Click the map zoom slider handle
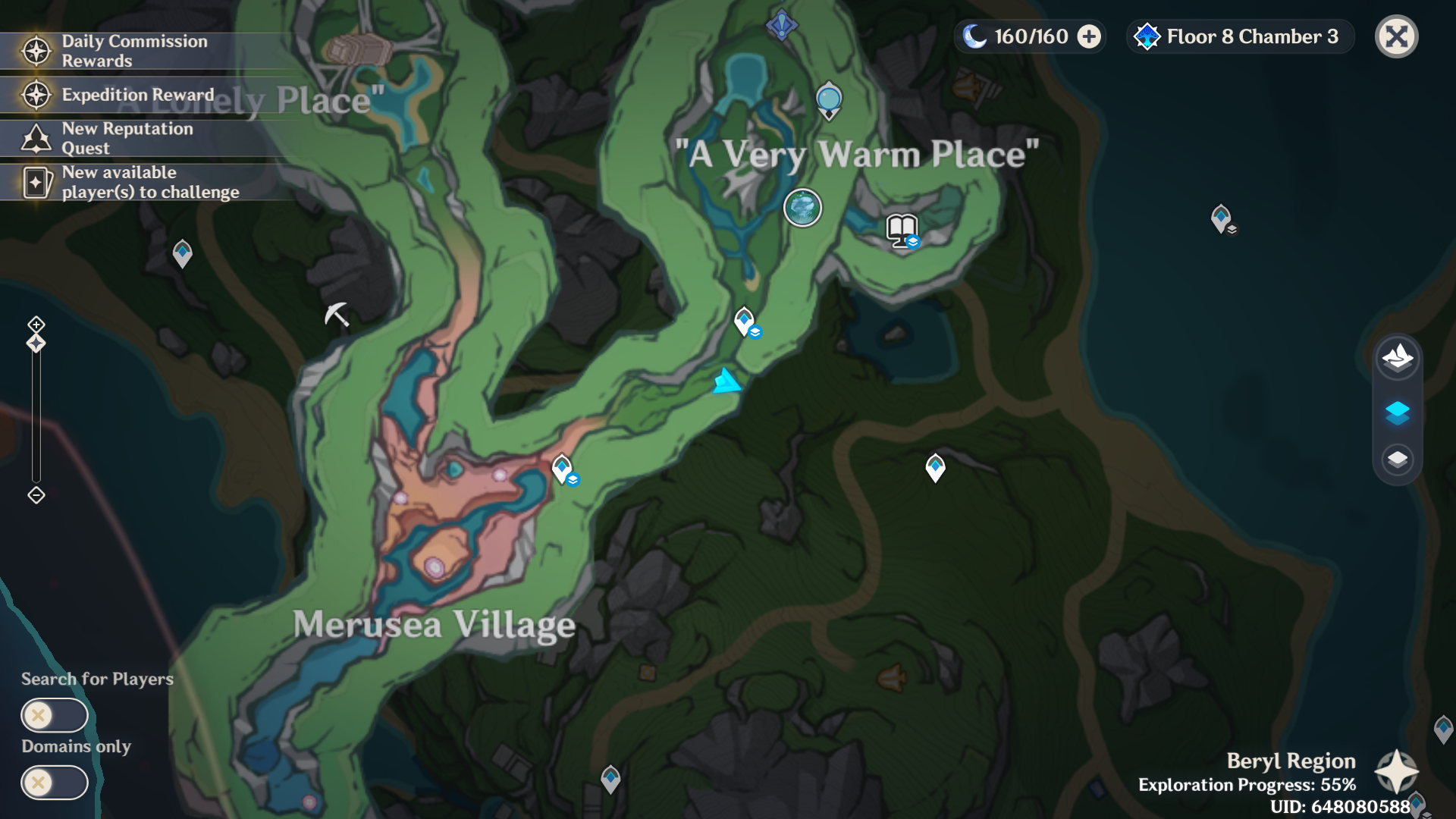This screenshot has height=819, width=1456. pos(36,344)
